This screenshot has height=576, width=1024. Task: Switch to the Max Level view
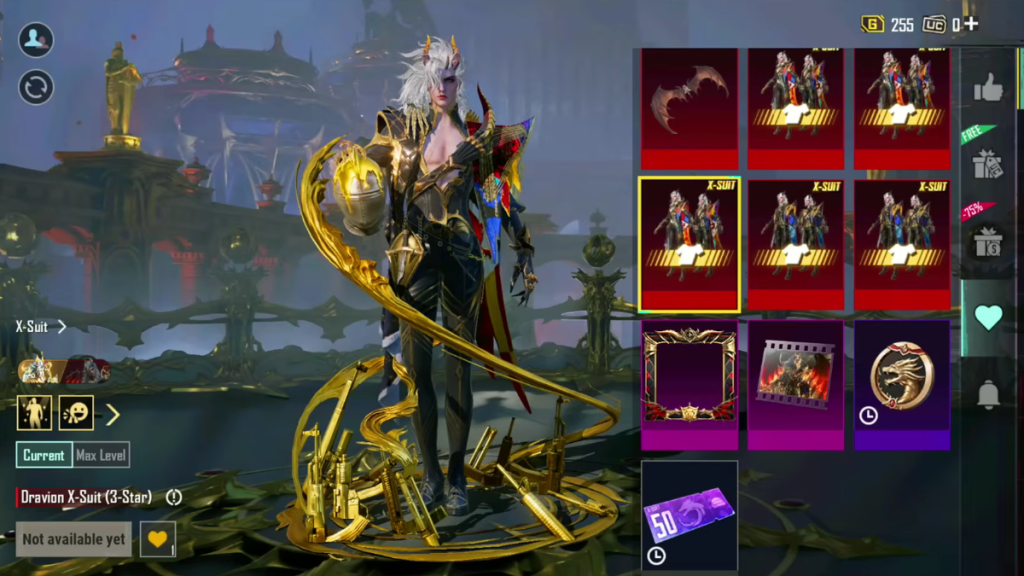tap(101, 455)
